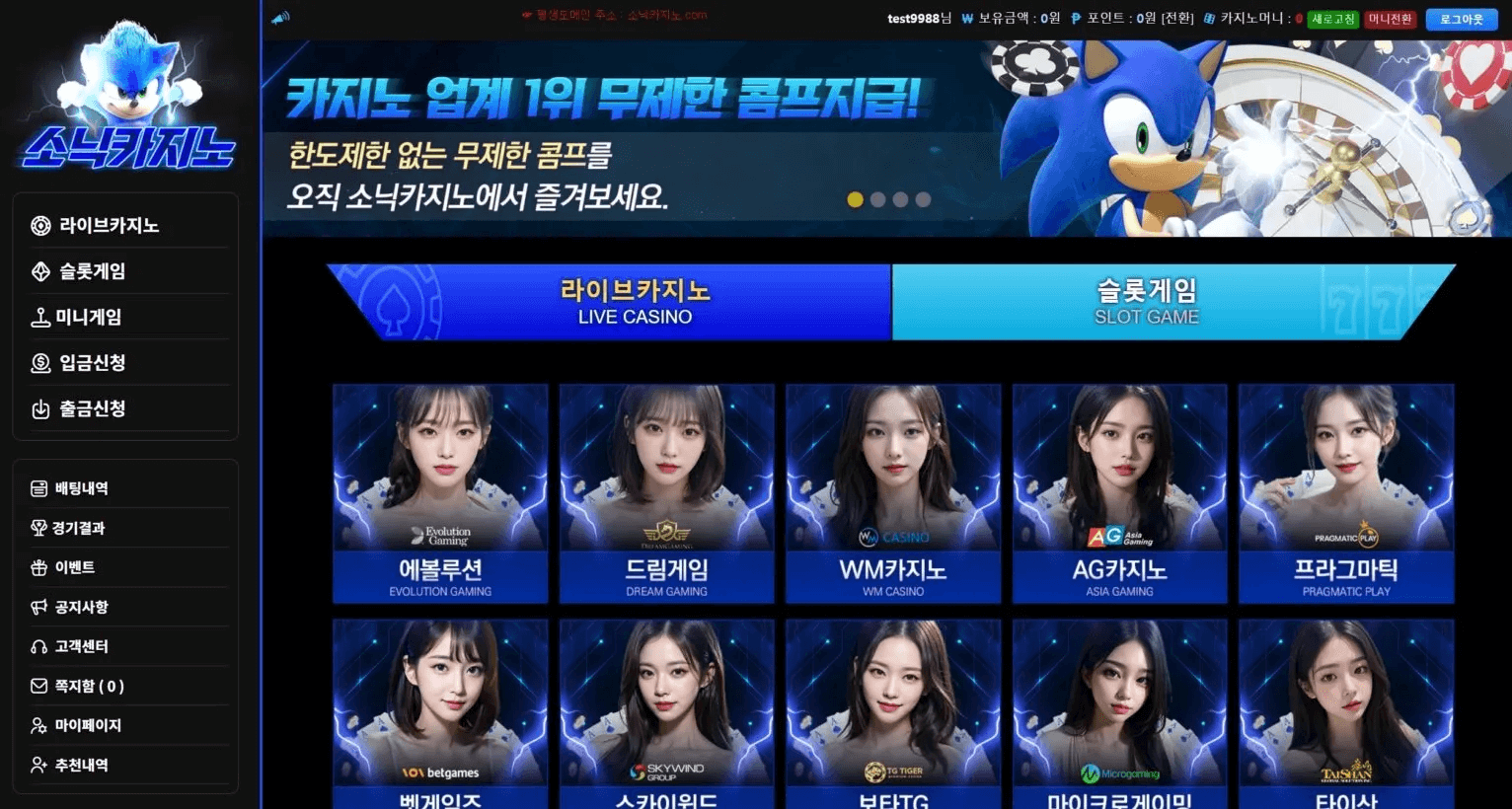Image resolution: width=1512 pixels, height=809 pixels.
Task: Click the megaphone icon beside 공지사항
Action: (x=38, y=606)
